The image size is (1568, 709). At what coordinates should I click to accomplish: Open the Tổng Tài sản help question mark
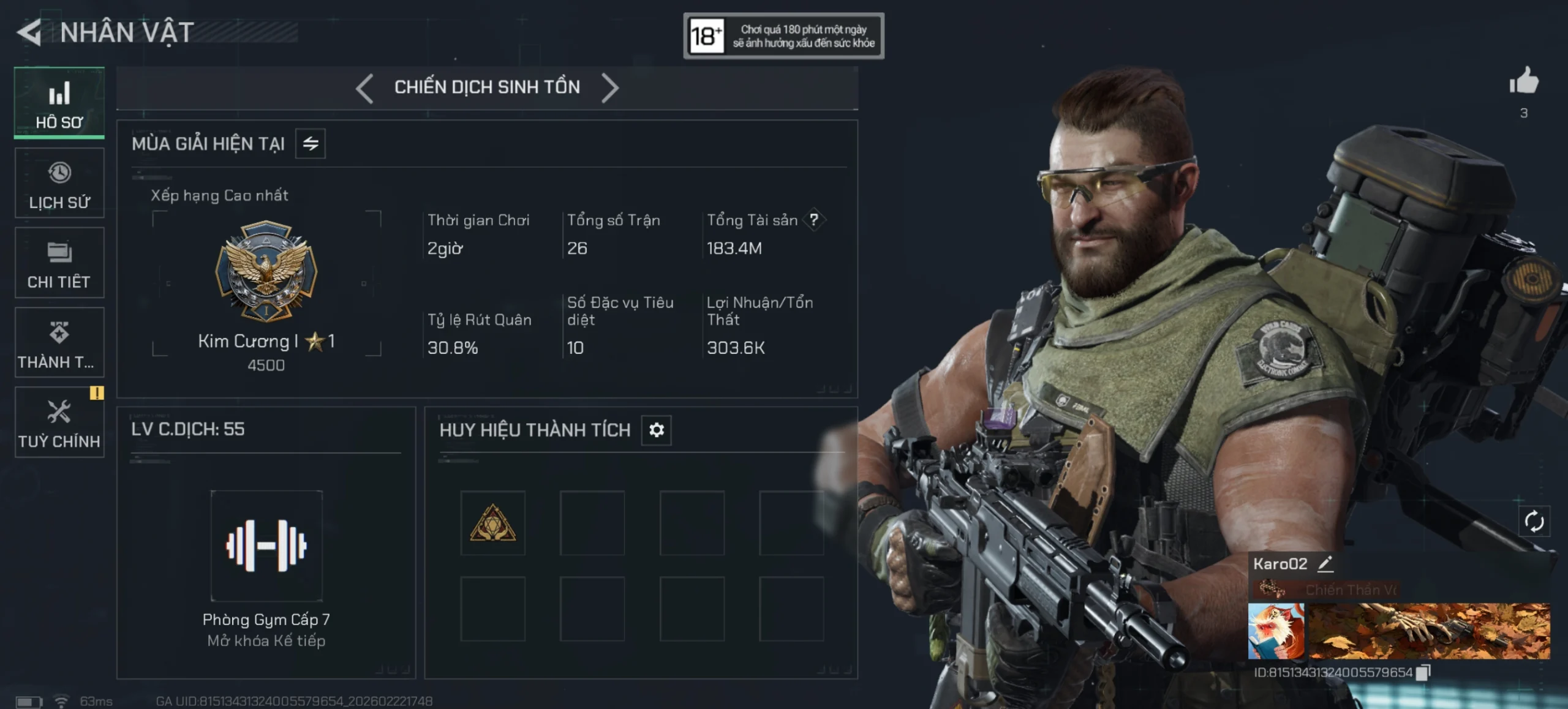[814, 220]
